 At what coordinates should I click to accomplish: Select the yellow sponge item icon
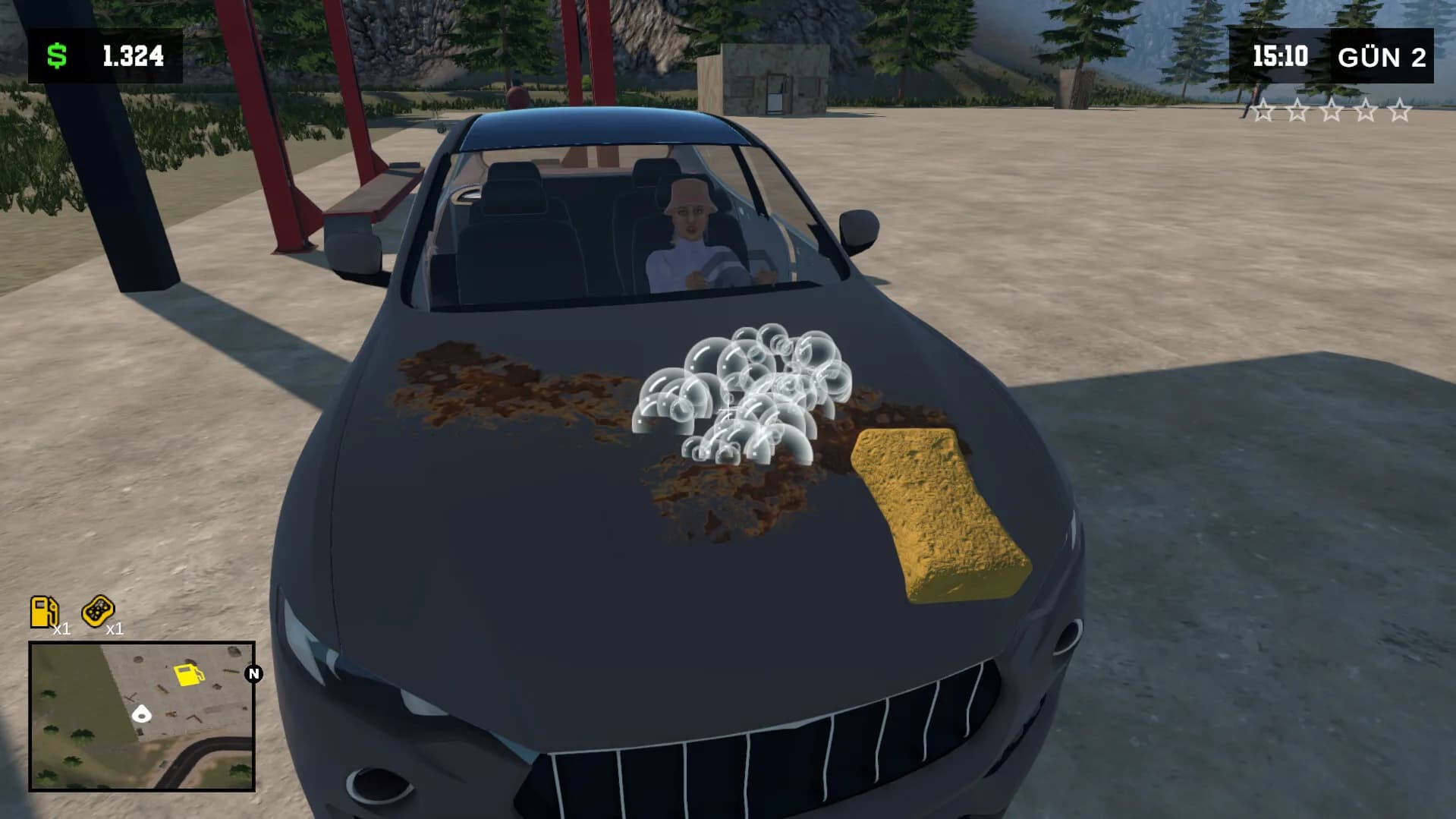pos(97,610)
